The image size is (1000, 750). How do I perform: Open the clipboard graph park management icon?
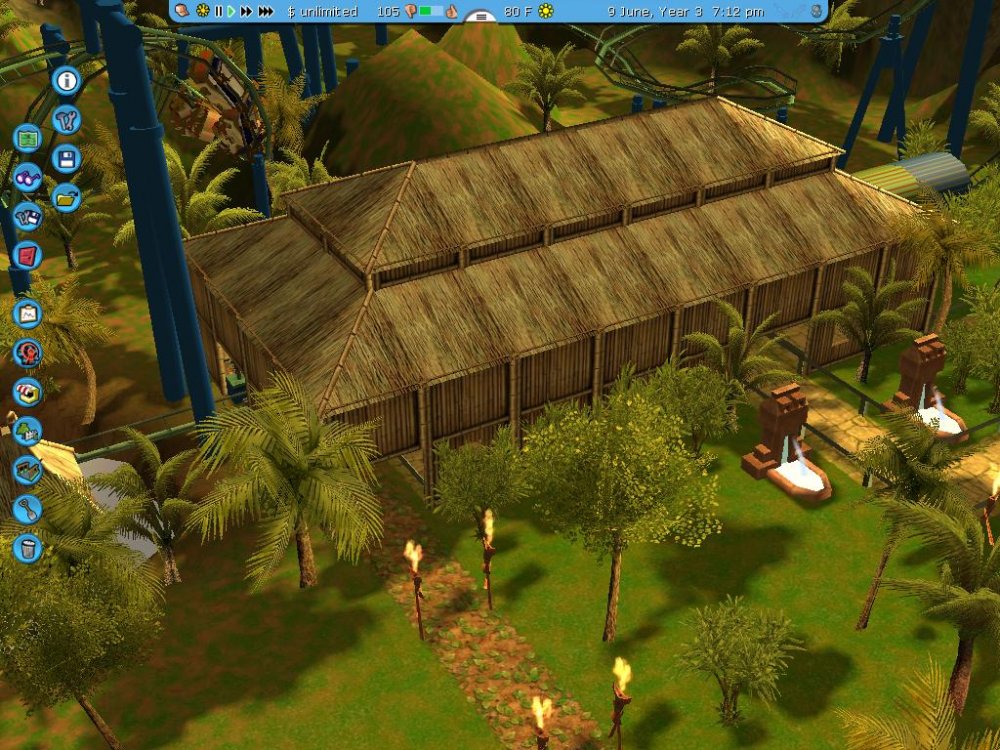click(28, 314)
